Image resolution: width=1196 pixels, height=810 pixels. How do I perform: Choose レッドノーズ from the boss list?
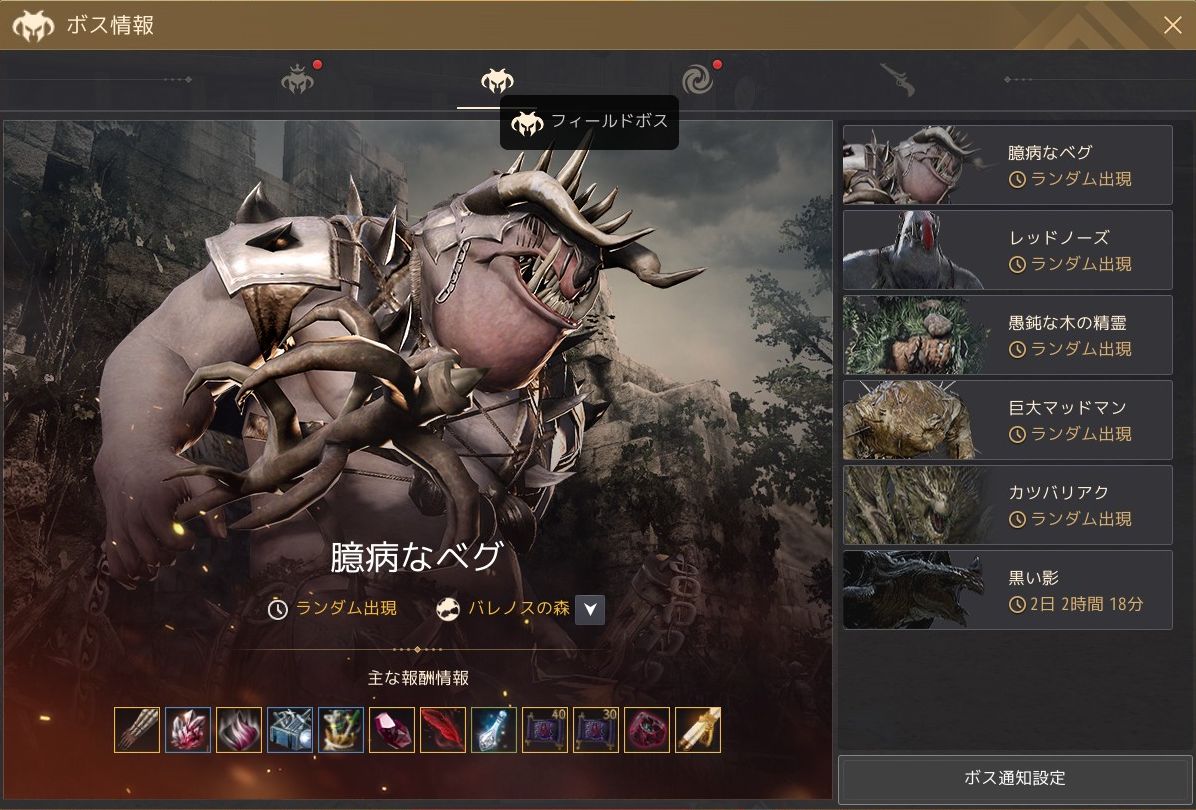click(x=1007, y=250)
